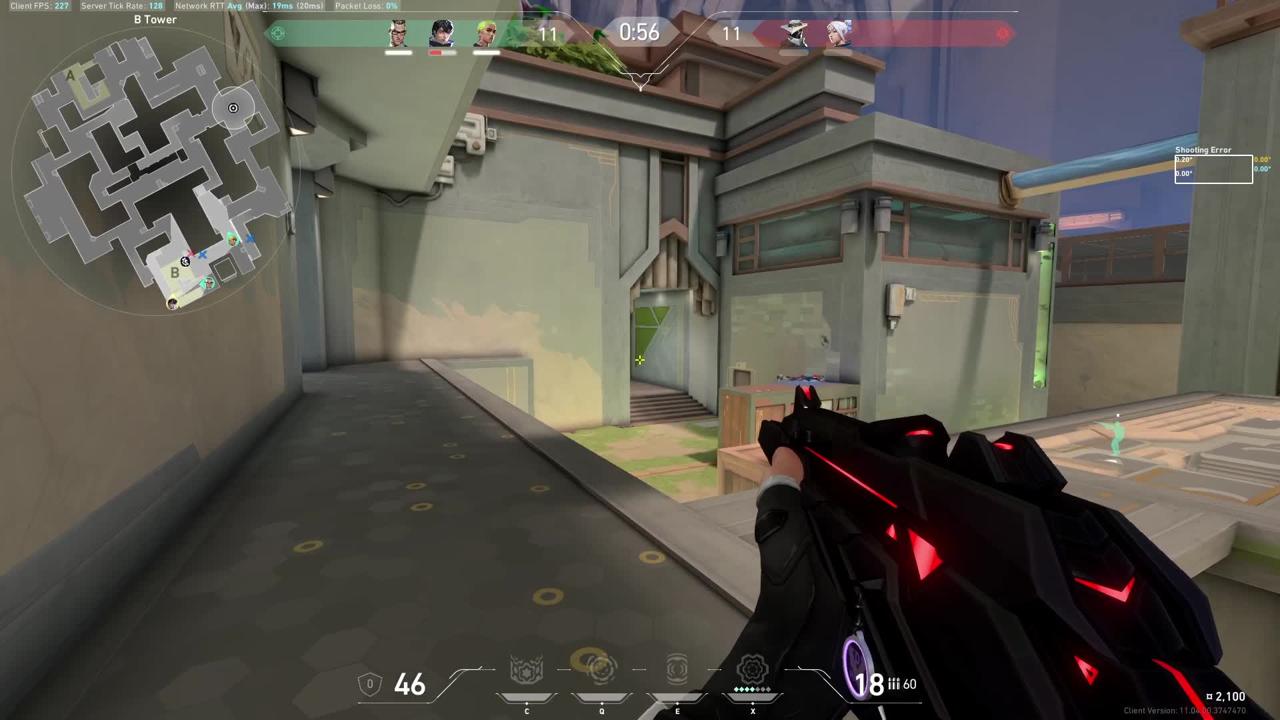
Task: Activate the Q ability icon with broken rings
Action: (601, 668)
